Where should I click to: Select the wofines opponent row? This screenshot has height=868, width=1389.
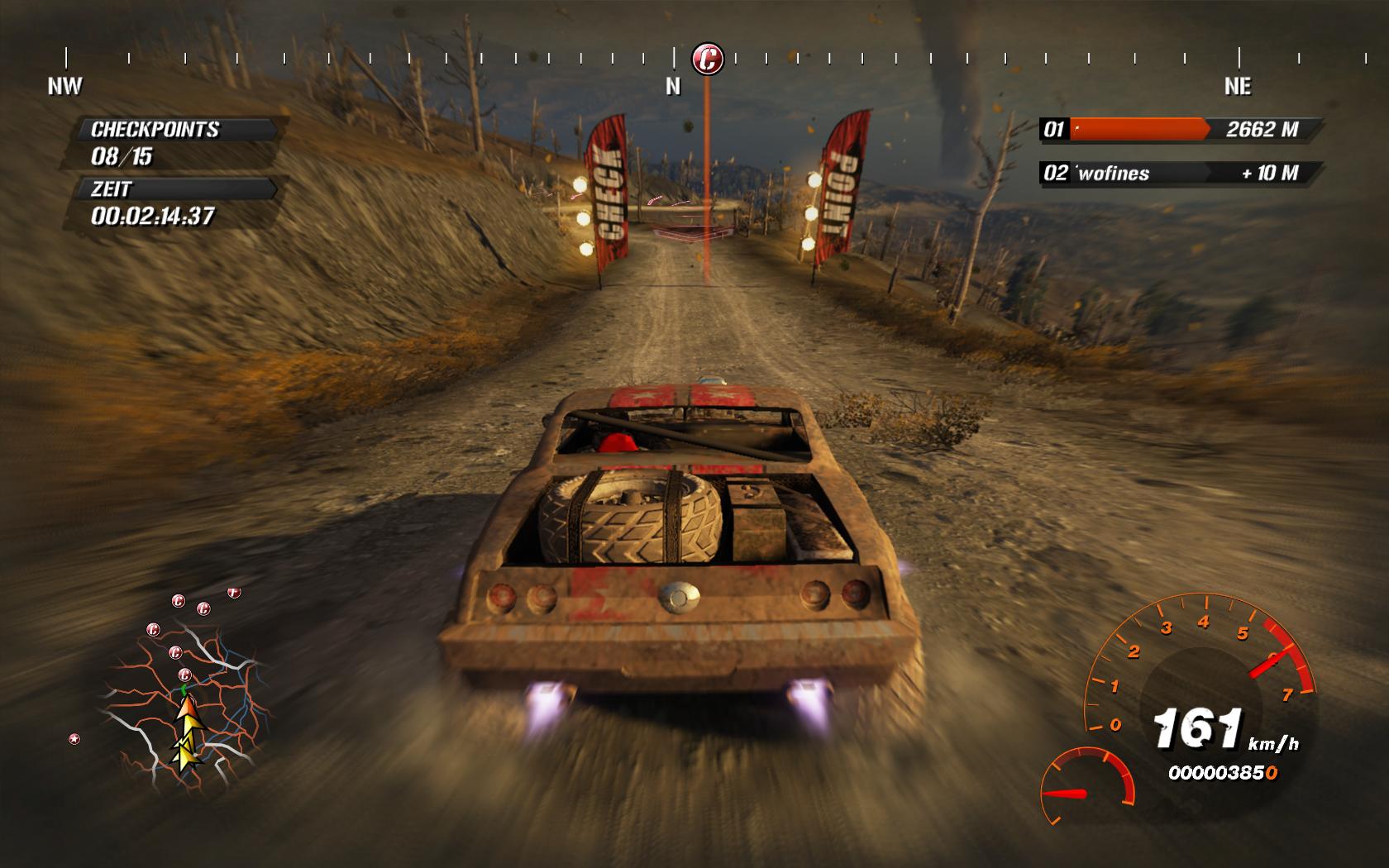(x=1178, y=173)
